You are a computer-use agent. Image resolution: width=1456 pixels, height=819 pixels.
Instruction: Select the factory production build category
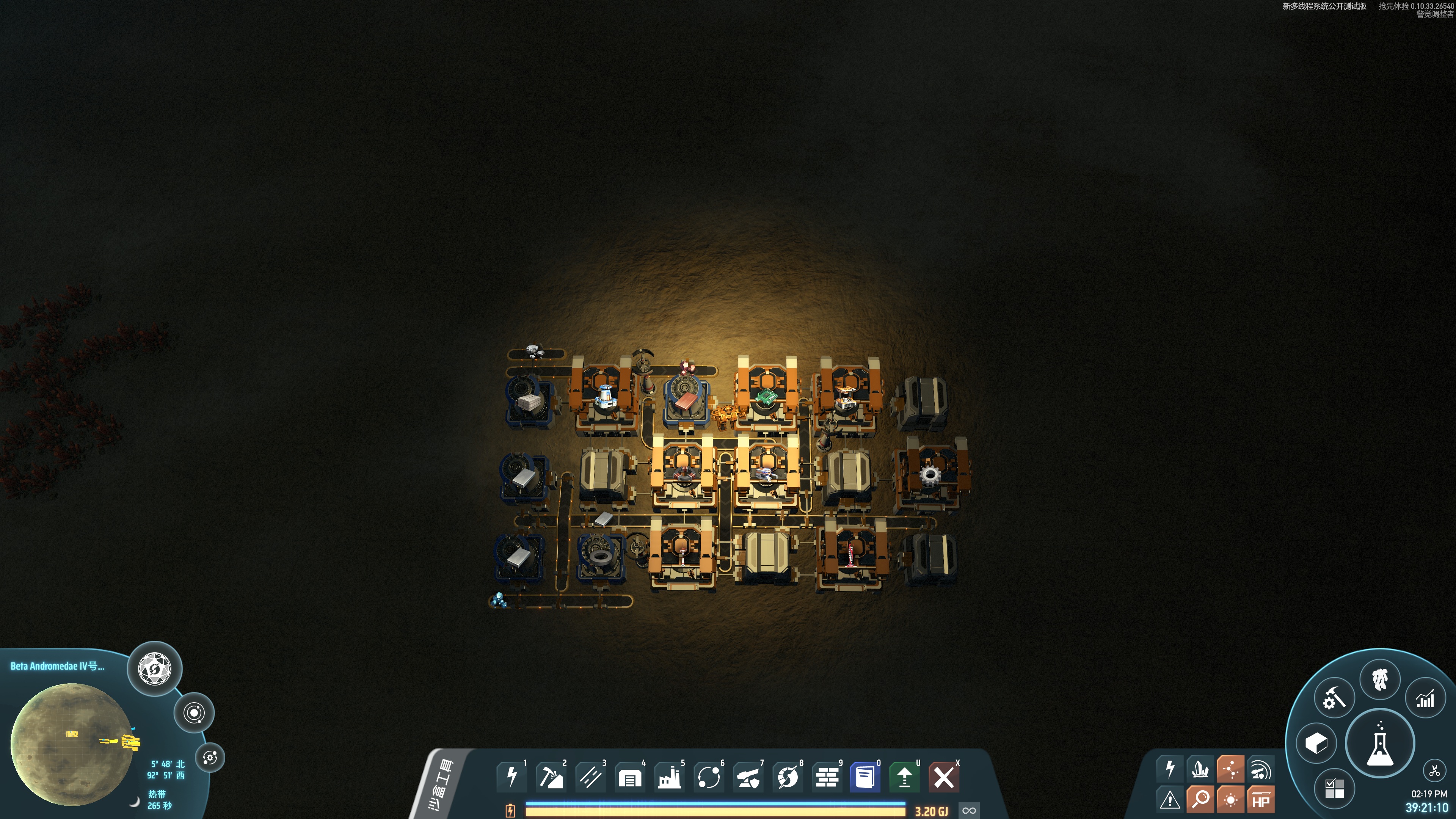(669, 777)
